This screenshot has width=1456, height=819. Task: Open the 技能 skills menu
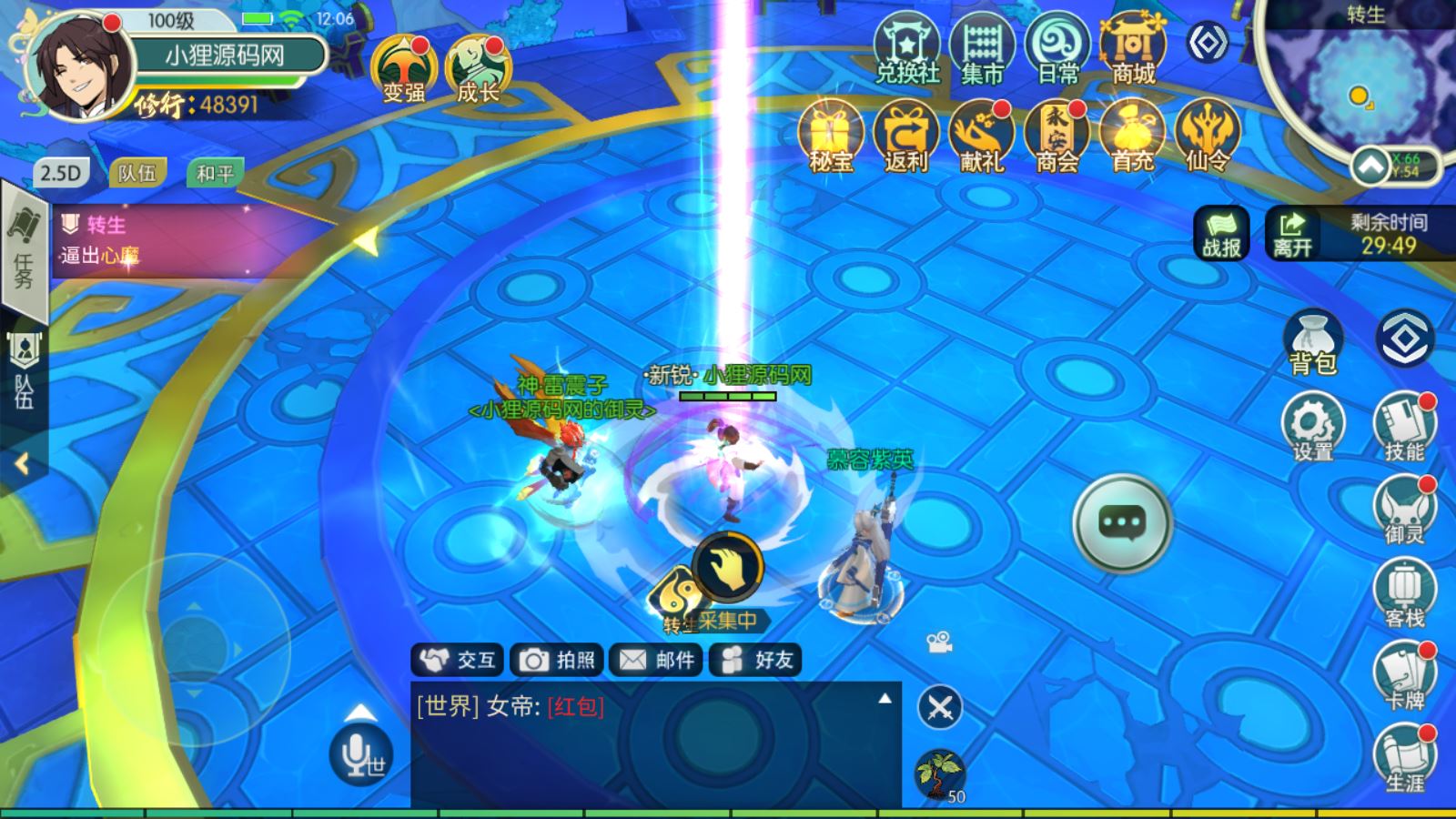(x=1404, y=426)
